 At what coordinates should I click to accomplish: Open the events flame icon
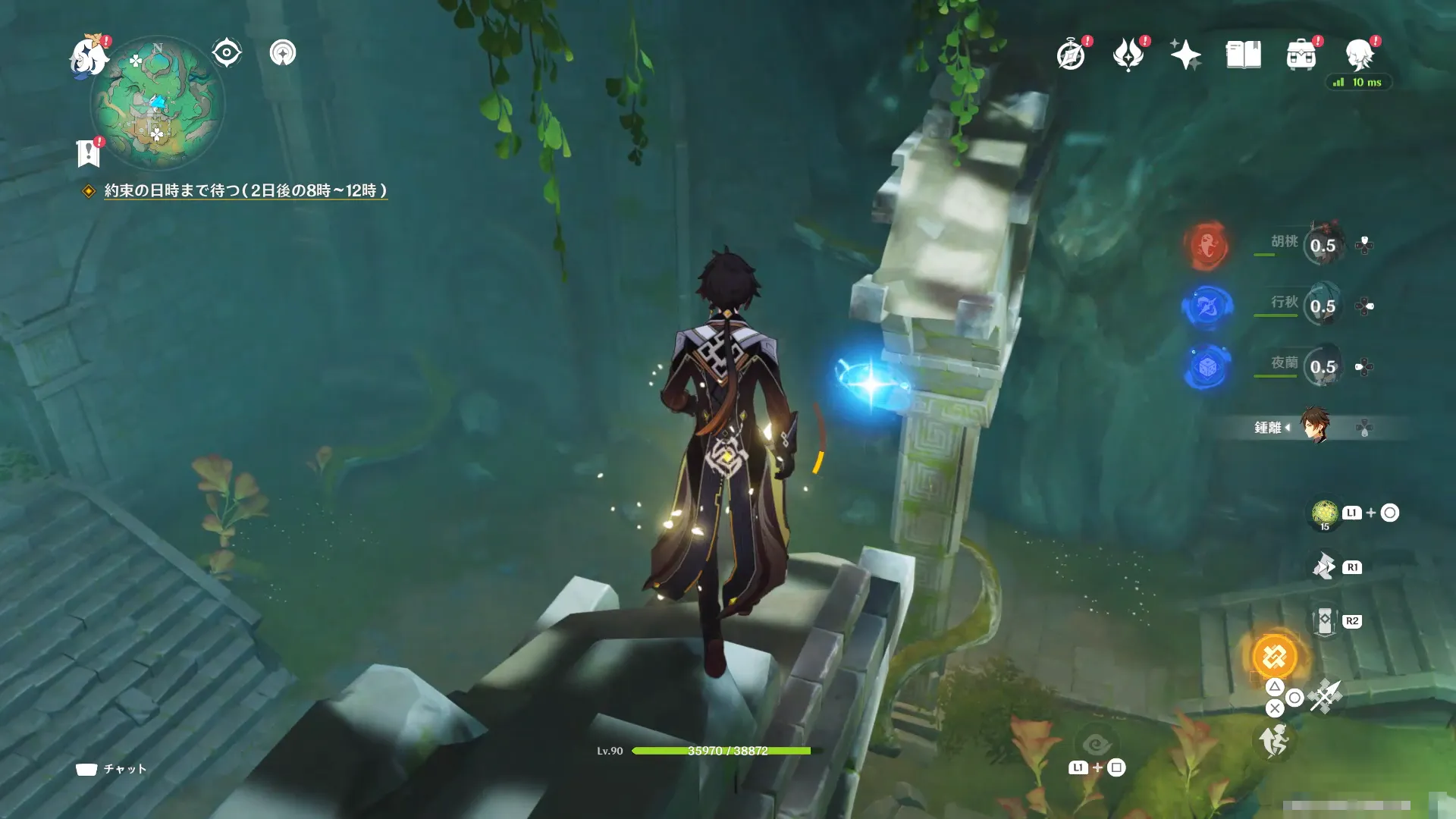[x=1128, y=55]
